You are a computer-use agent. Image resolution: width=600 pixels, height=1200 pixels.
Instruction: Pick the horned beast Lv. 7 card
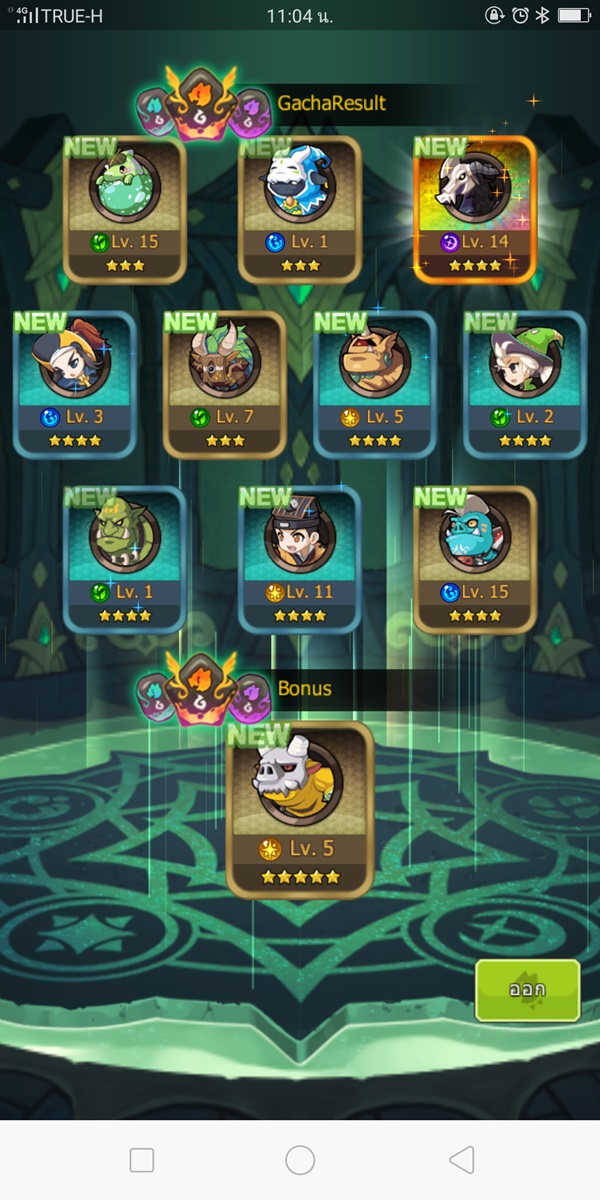pos(225,385)
